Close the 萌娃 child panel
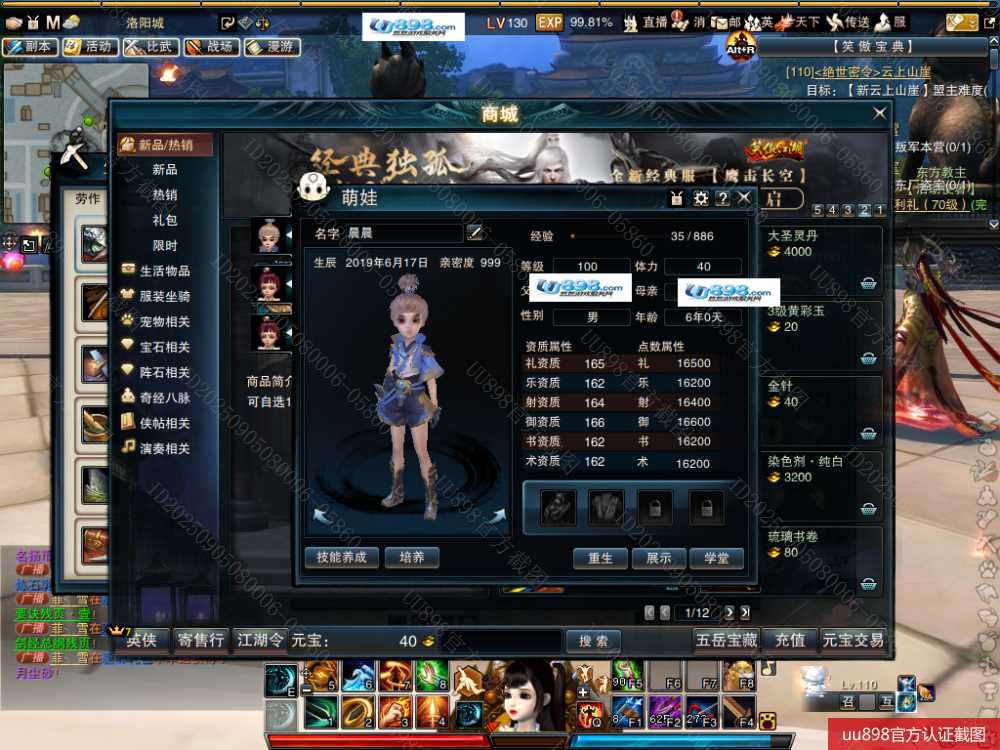 pyautogui.click(x=744, y=198)
